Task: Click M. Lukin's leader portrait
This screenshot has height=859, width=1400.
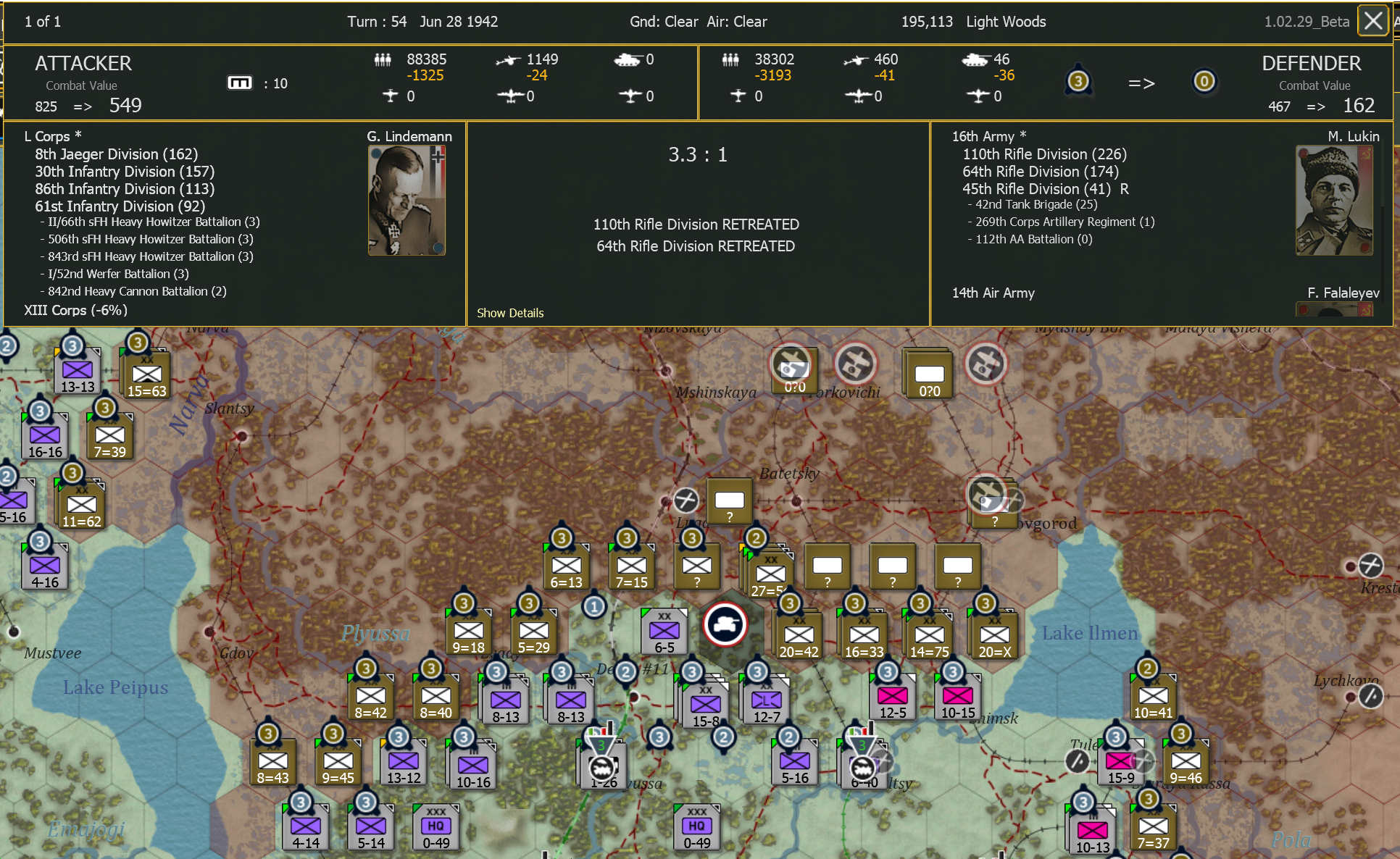Action: pyautogui.click(x=1334, y=200)
